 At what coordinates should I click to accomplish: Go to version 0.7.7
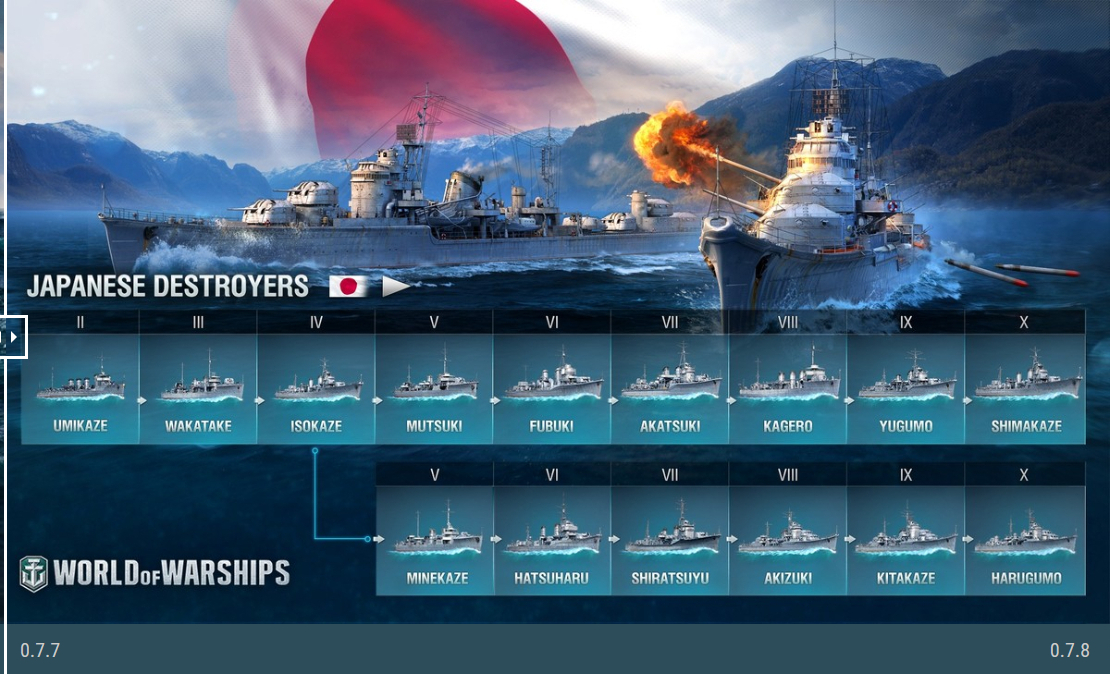click(40, 651)
